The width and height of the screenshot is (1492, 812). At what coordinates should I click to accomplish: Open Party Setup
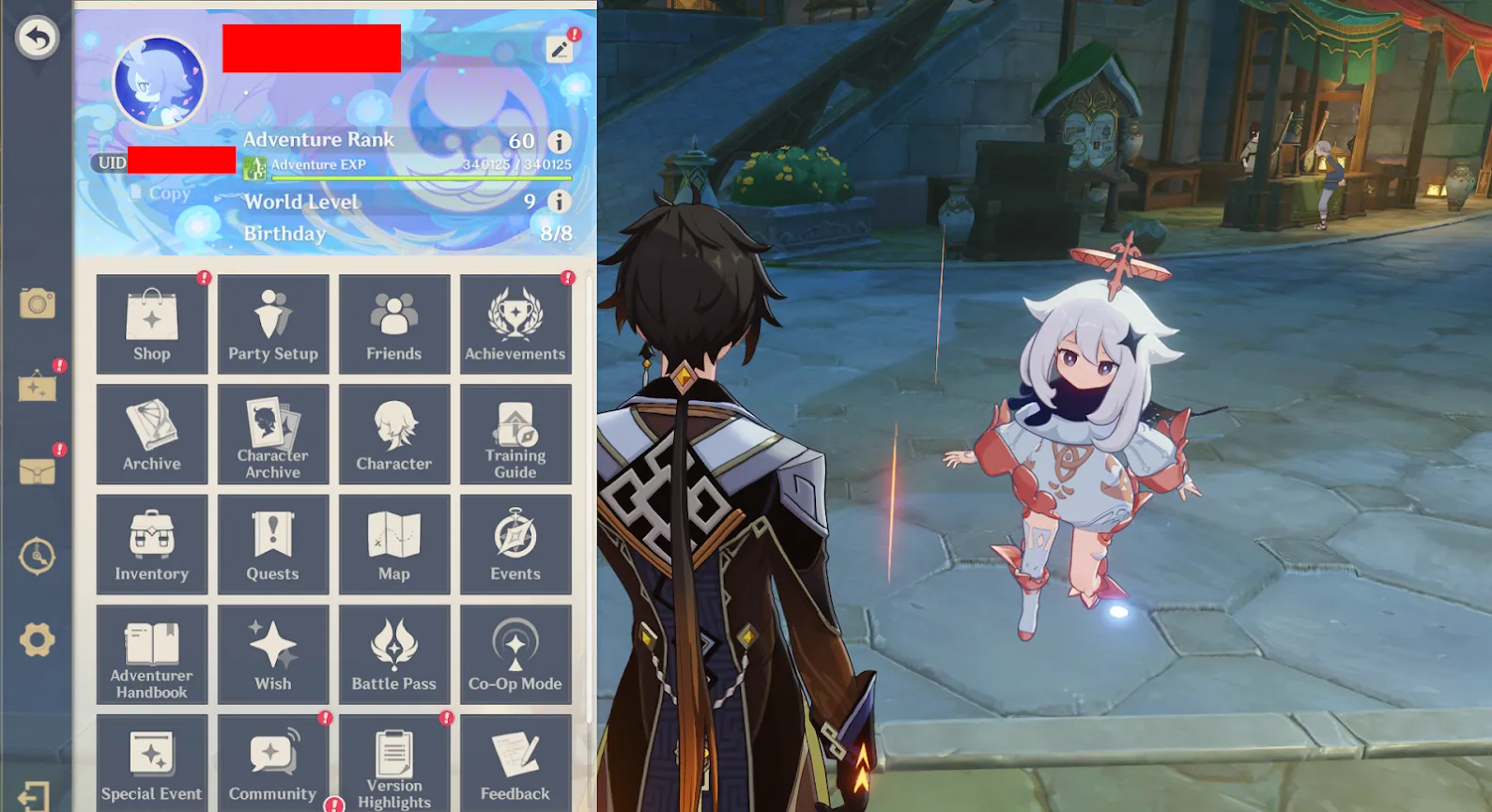(273, 325)
